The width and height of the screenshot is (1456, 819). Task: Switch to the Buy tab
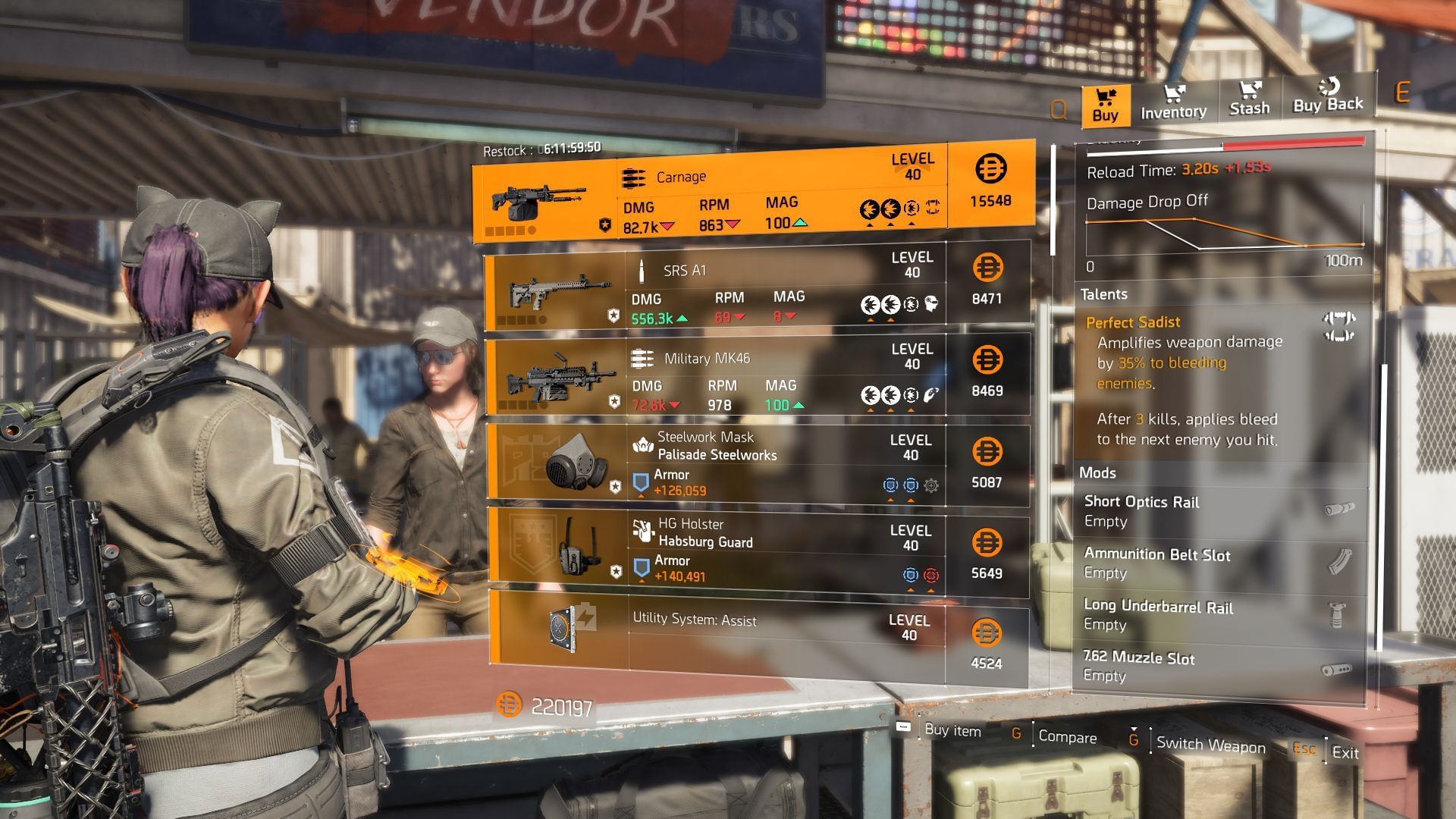pos(1105,105)
